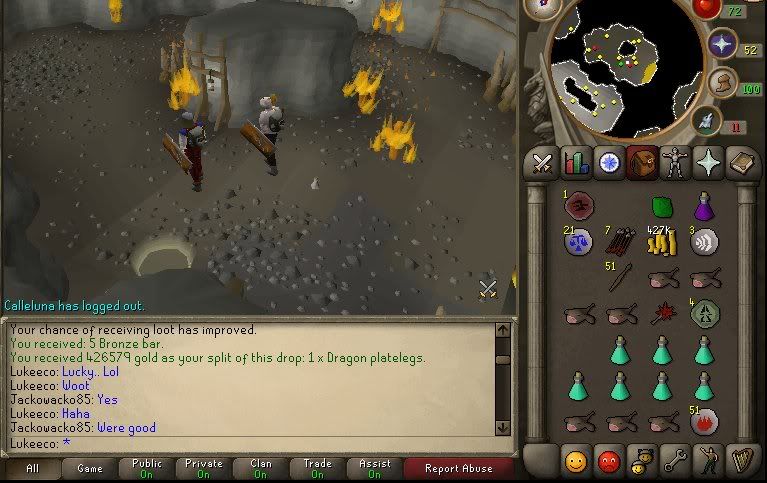The image size is (767, 483).
Task: Activate the quick-prayer orb
Action: (721, 43)
